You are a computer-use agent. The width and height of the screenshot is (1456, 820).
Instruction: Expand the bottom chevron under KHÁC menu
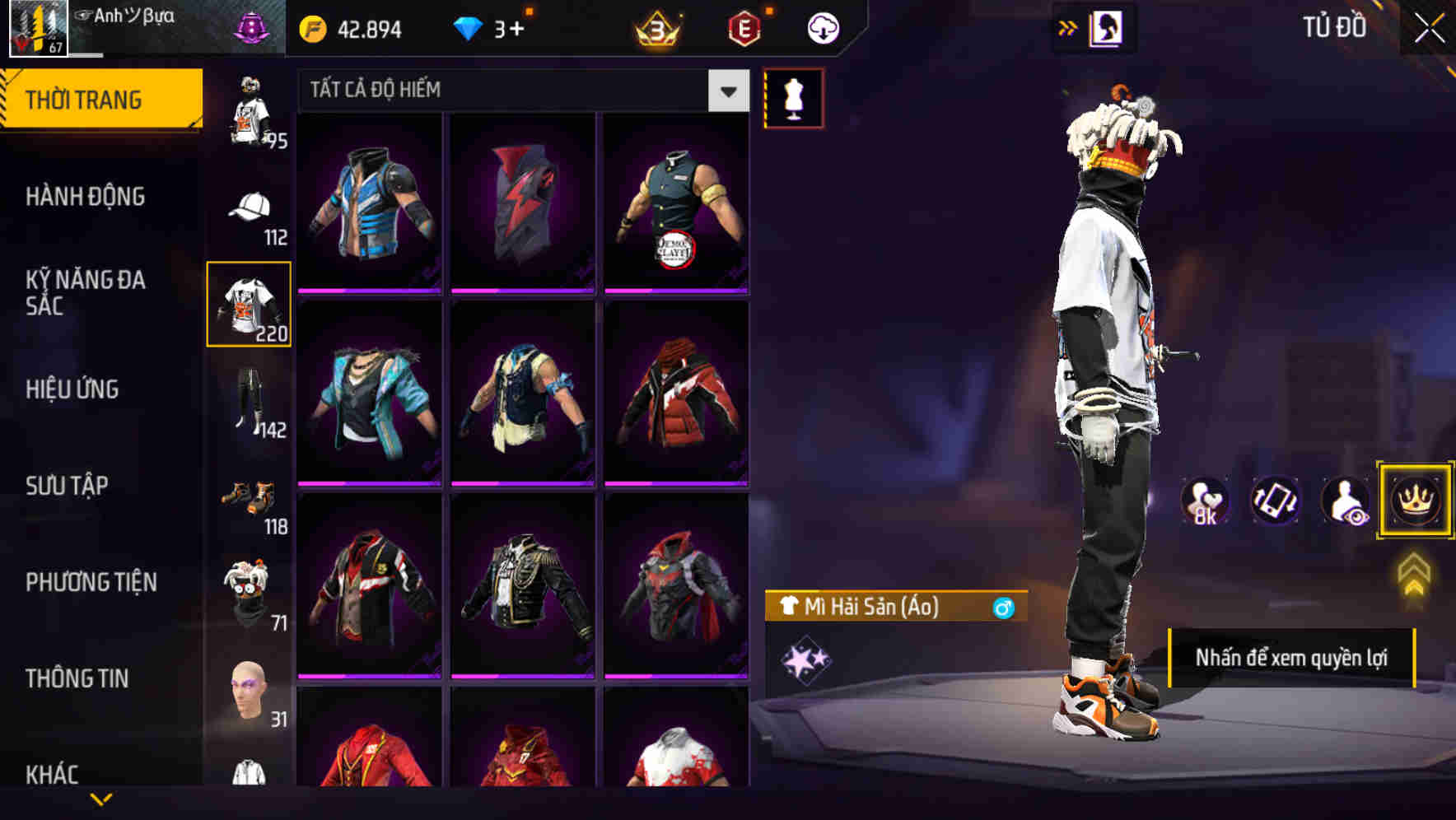click(101, 798)
